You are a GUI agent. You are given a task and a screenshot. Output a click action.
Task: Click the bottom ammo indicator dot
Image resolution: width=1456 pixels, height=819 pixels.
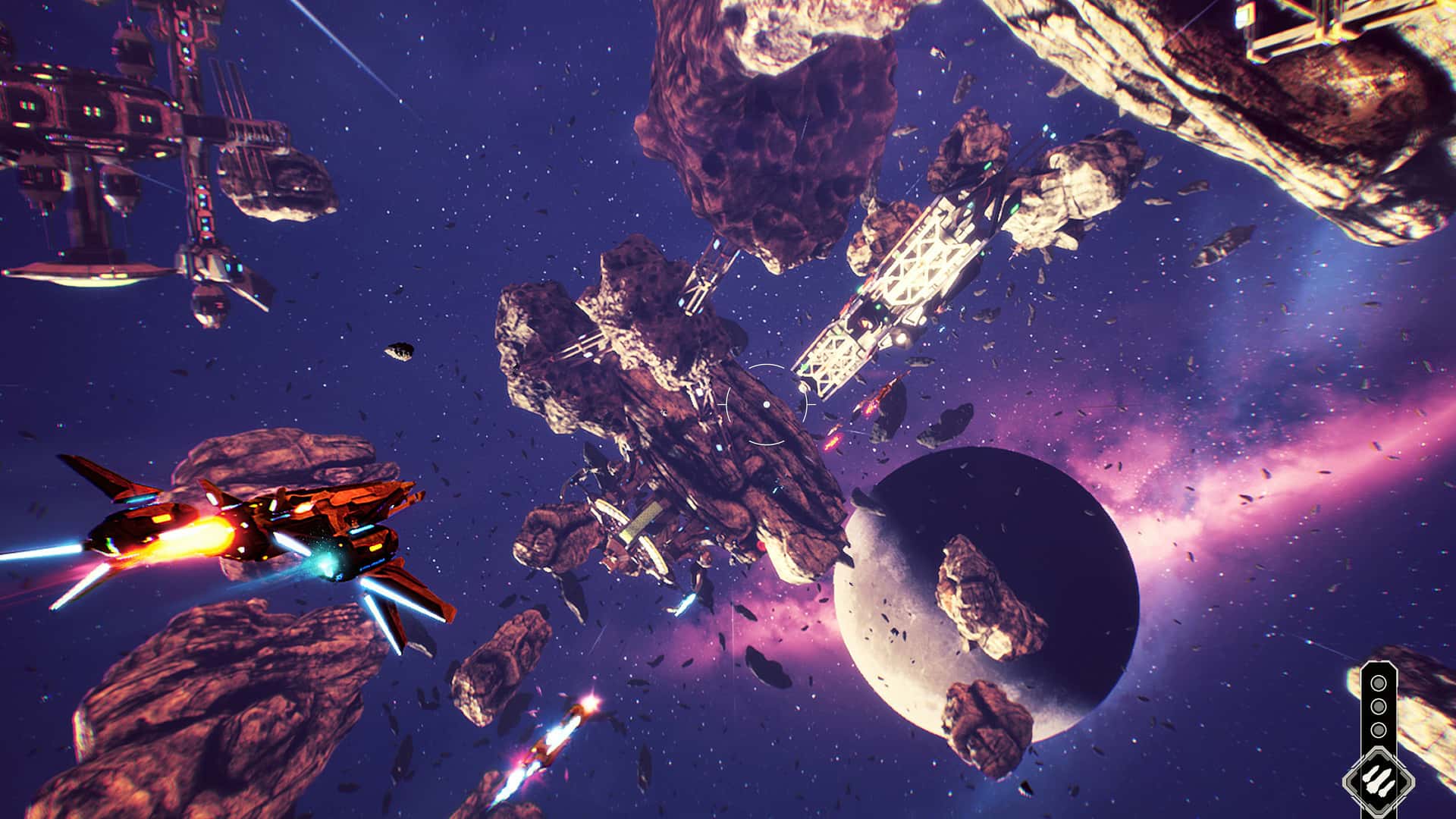click(x=1378, y=729)
